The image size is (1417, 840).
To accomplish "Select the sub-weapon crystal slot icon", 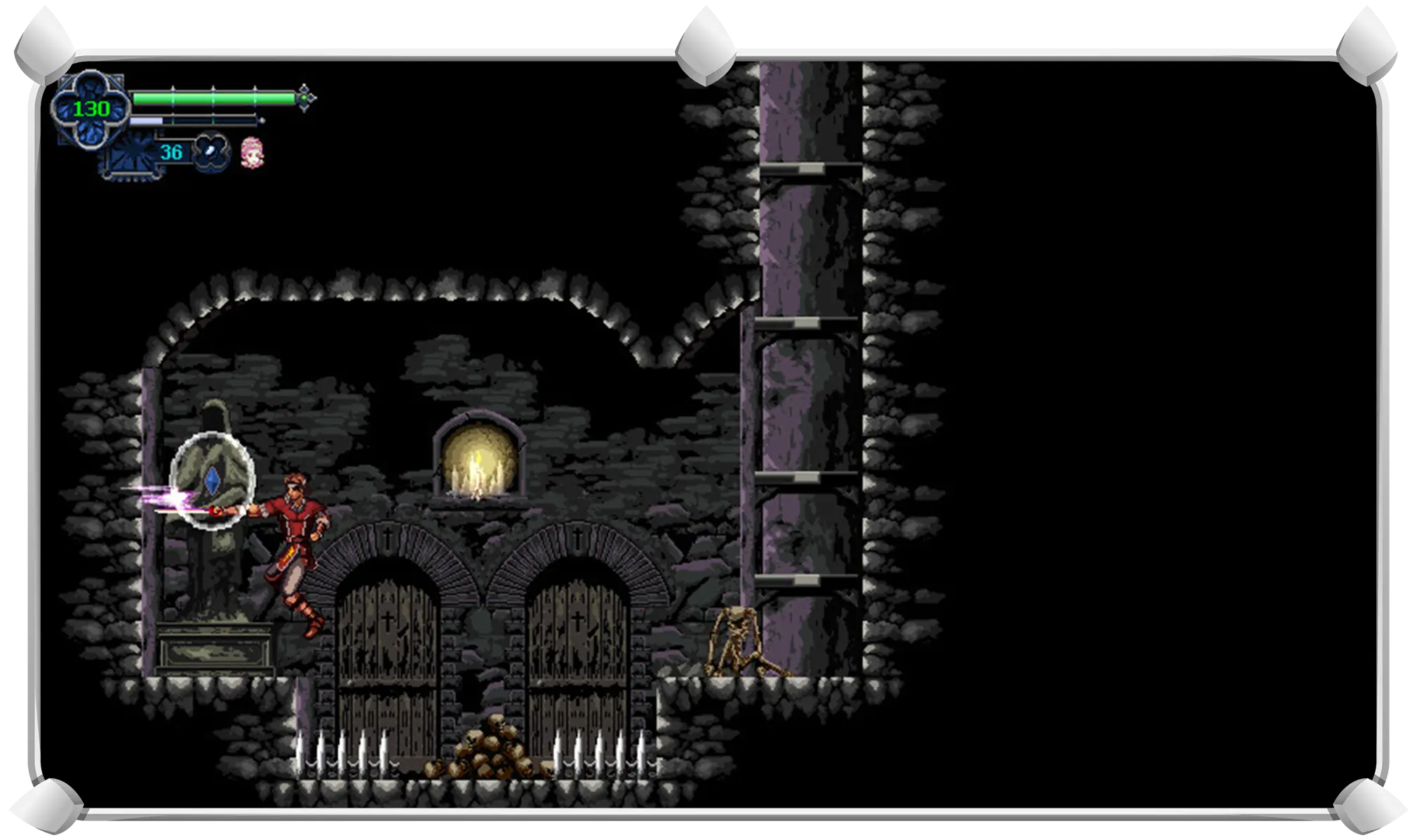I will pos(210,151).
